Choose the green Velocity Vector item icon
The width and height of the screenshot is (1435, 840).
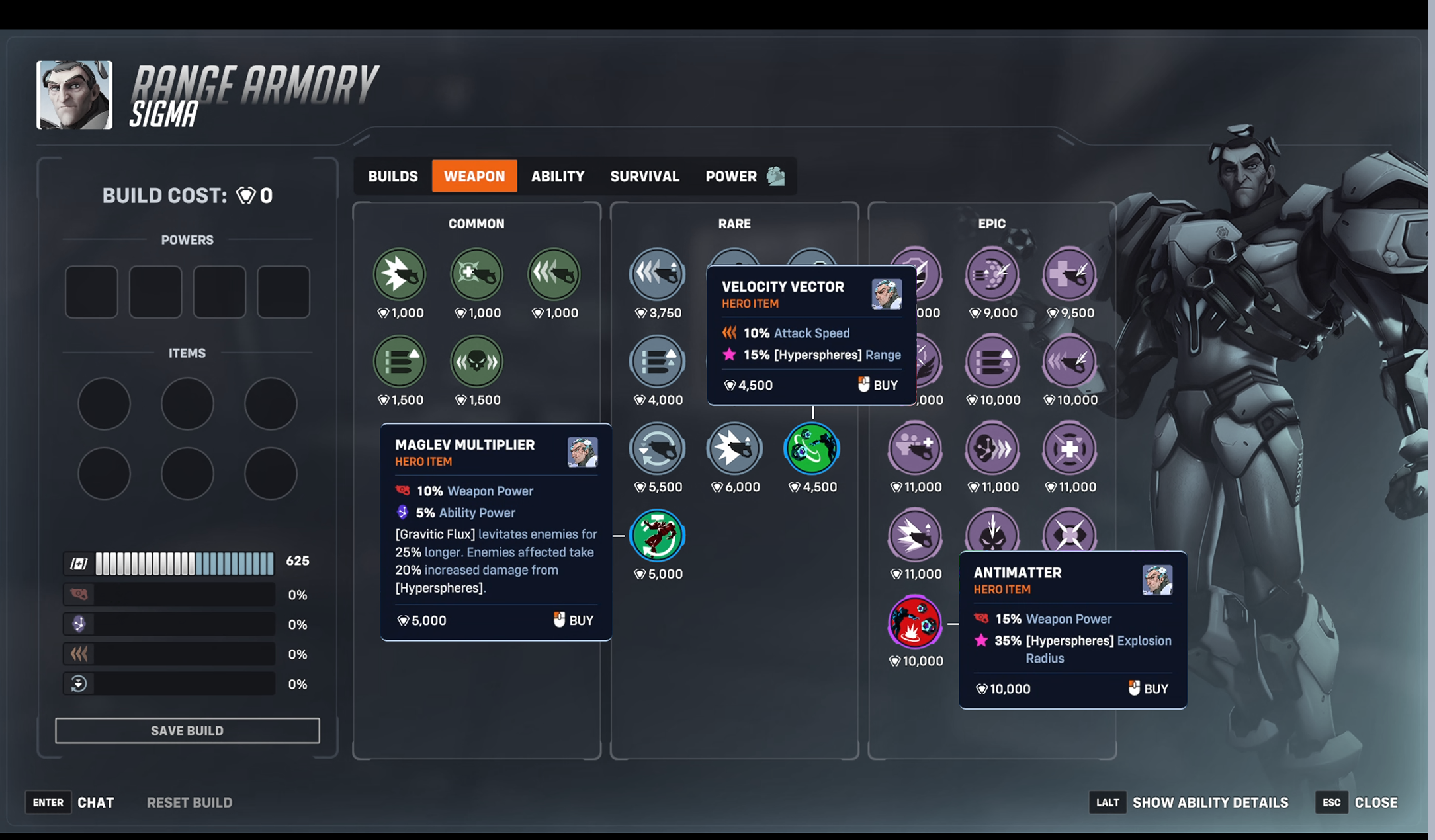pyautogui.click(x=812, y=449)
